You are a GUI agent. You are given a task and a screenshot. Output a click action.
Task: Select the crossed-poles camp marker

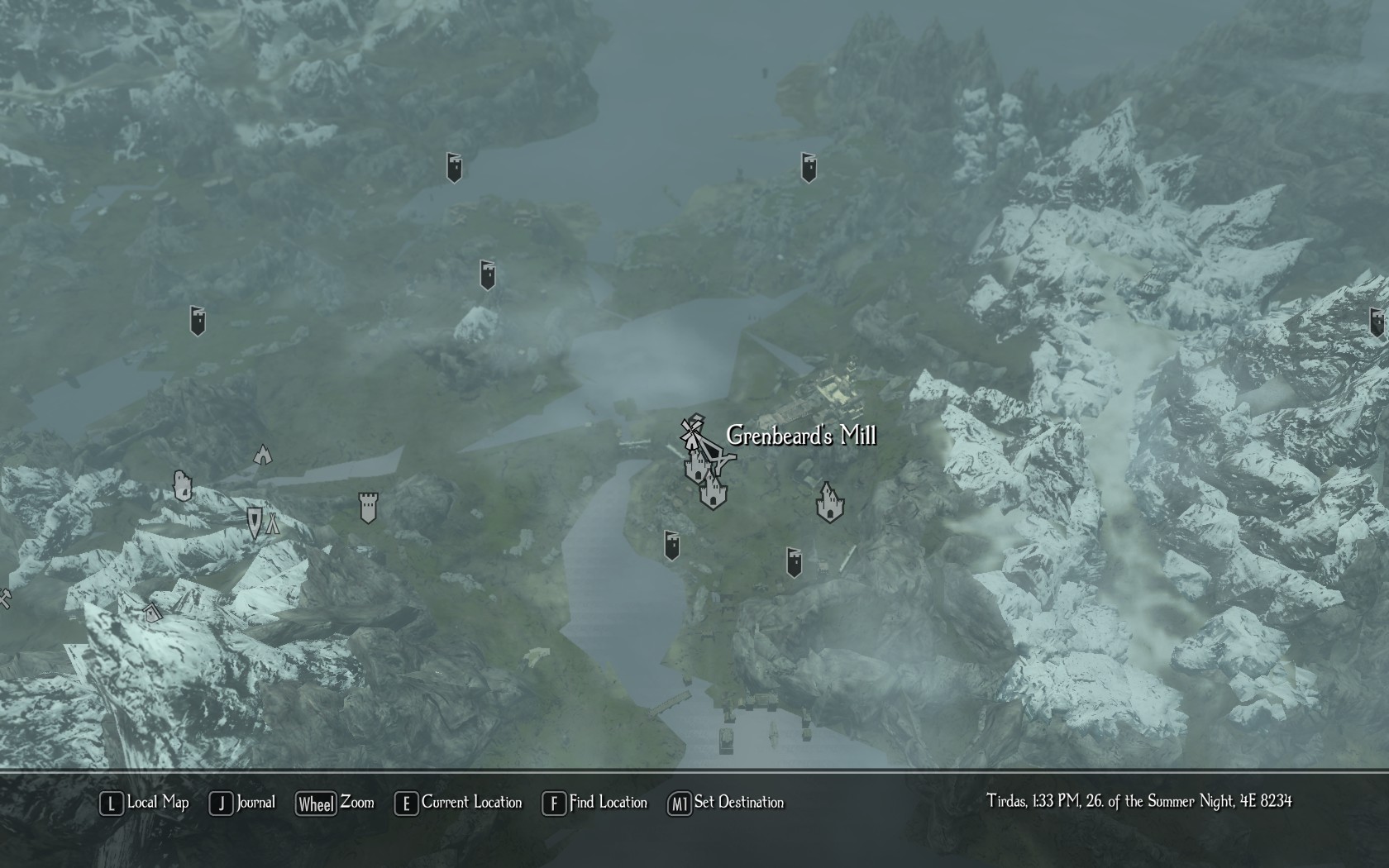point(272,522)
